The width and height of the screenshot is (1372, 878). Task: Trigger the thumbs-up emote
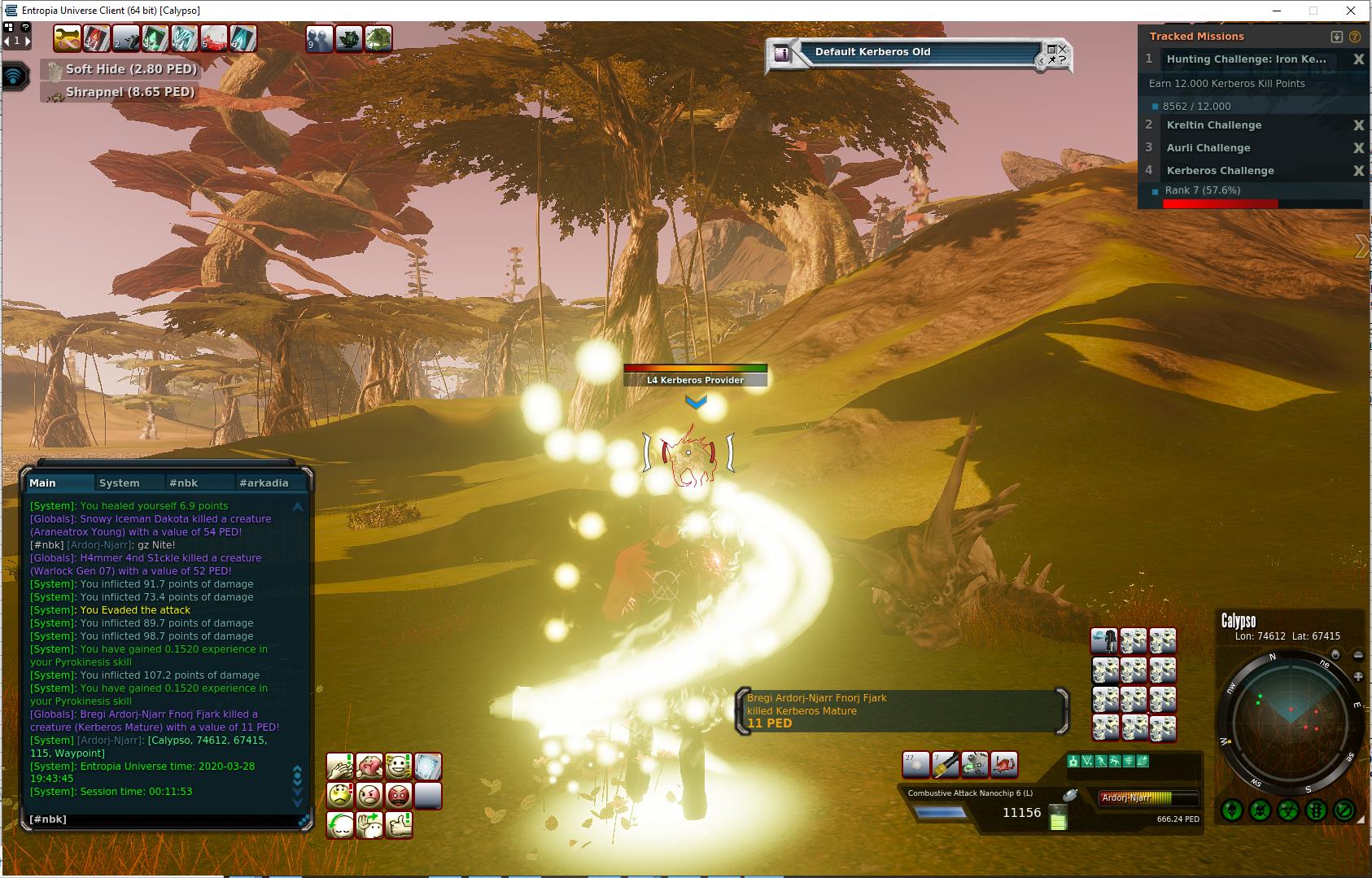[399, 824]
